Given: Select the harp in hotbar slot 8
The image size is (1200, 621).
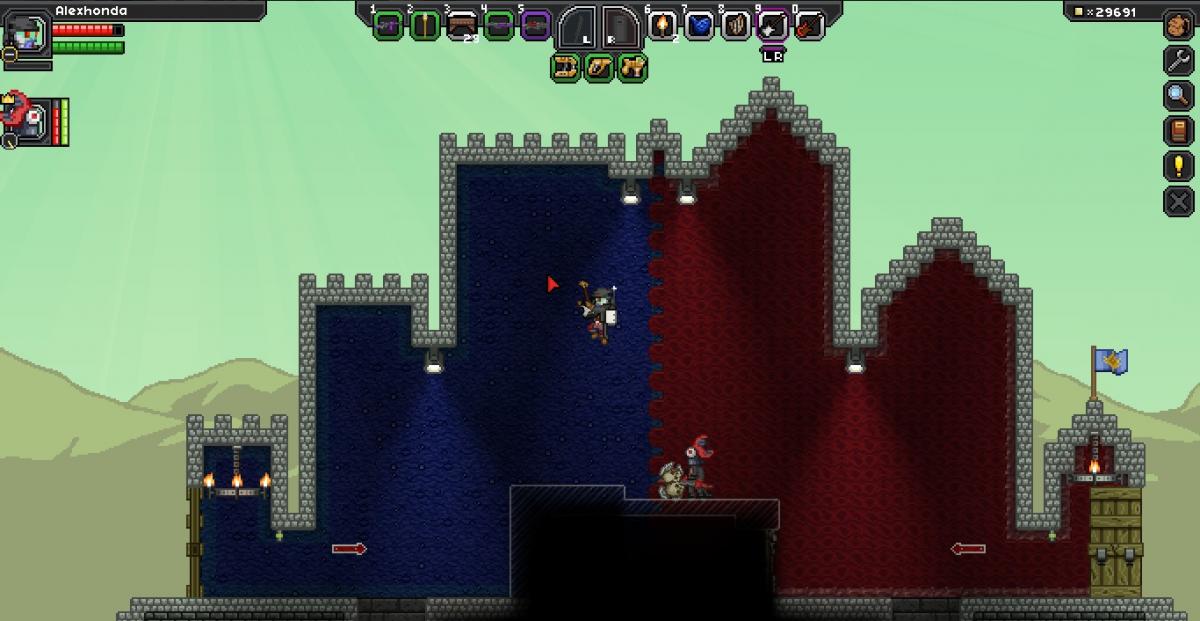Looking at the screenshot, I should point(736,25).
